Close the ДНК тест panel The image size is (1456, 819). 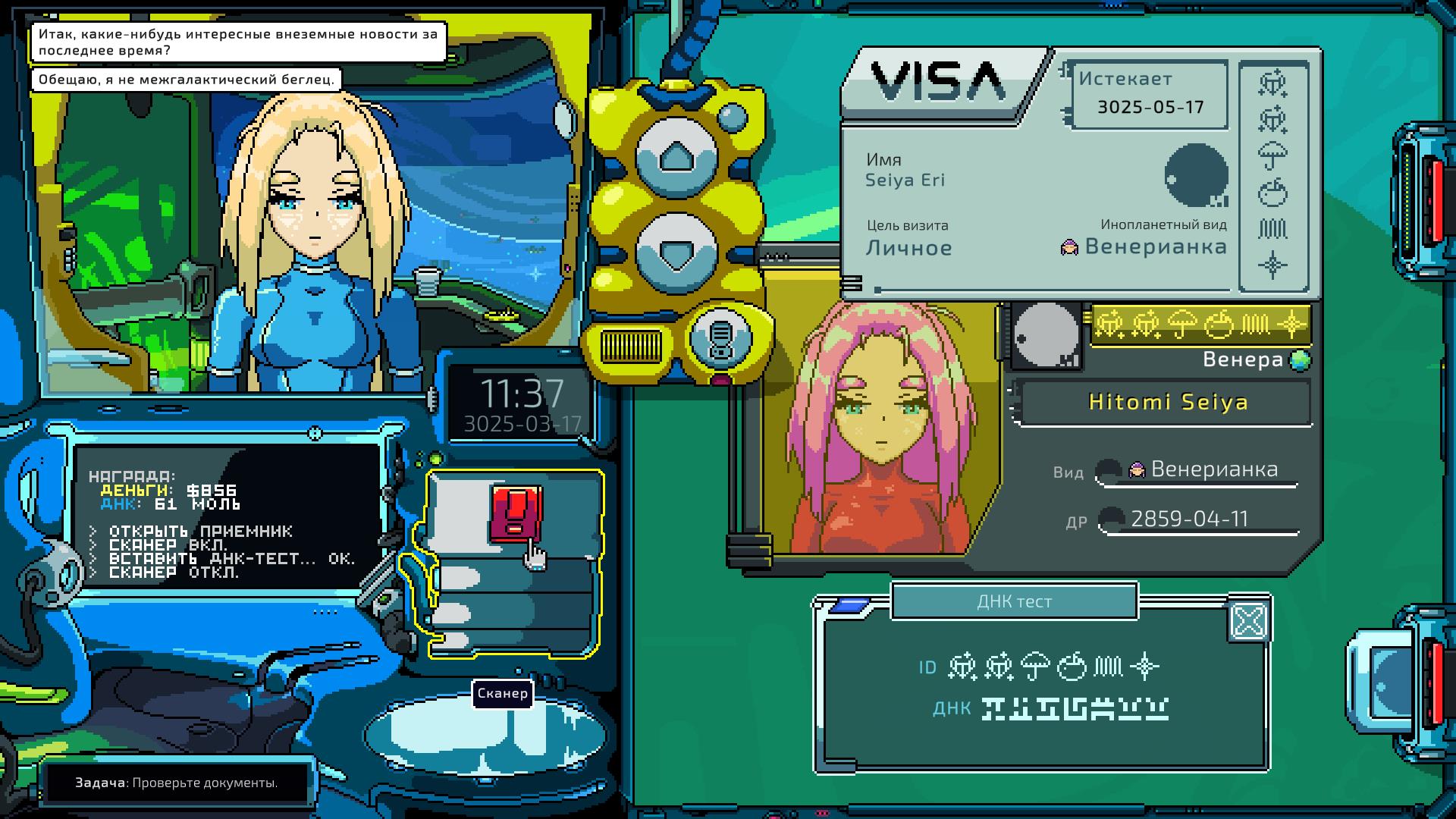(1248, 622)
